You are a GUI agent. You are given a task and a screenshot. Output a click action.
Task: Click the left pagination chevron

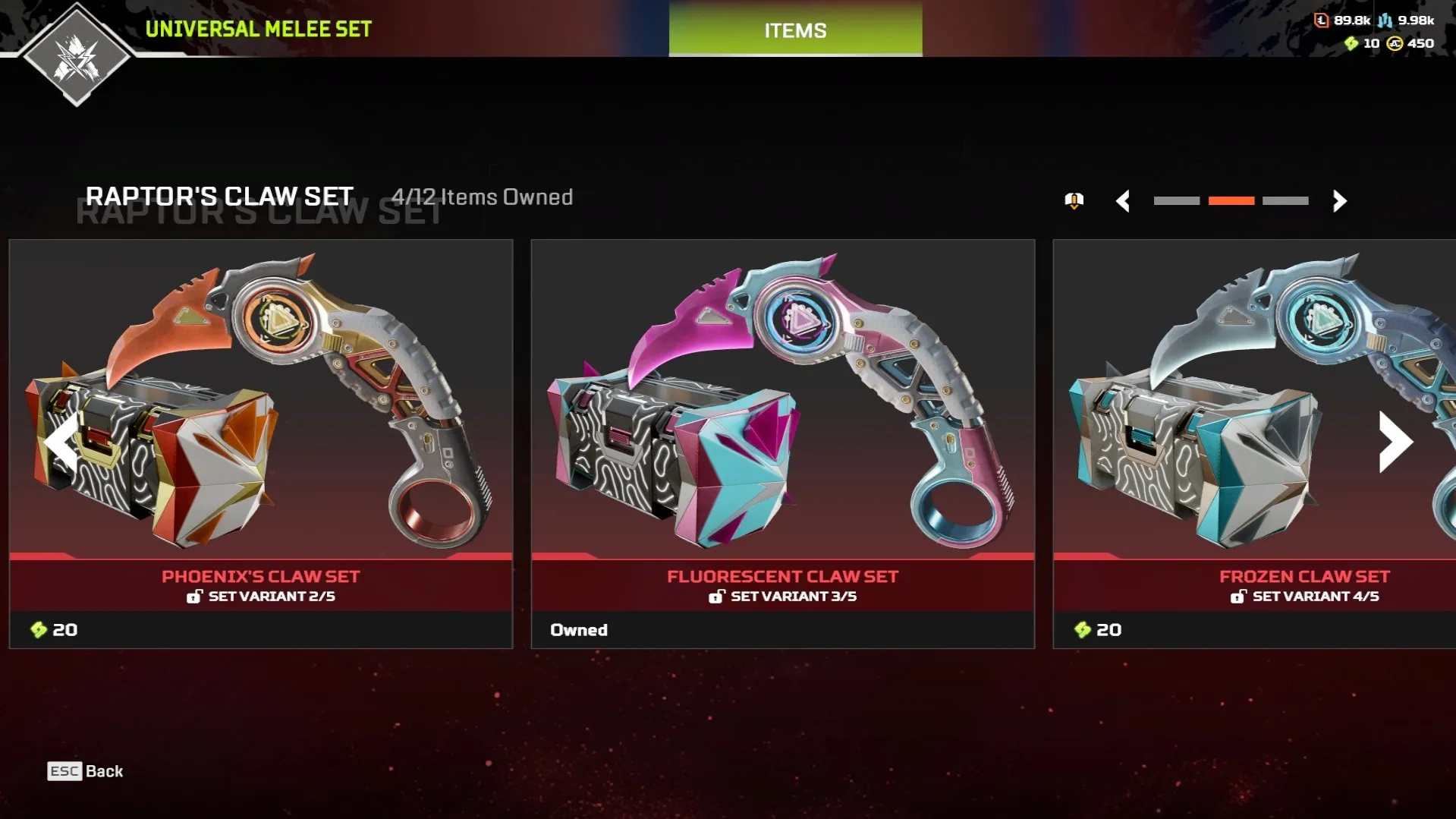[1124, 202]
